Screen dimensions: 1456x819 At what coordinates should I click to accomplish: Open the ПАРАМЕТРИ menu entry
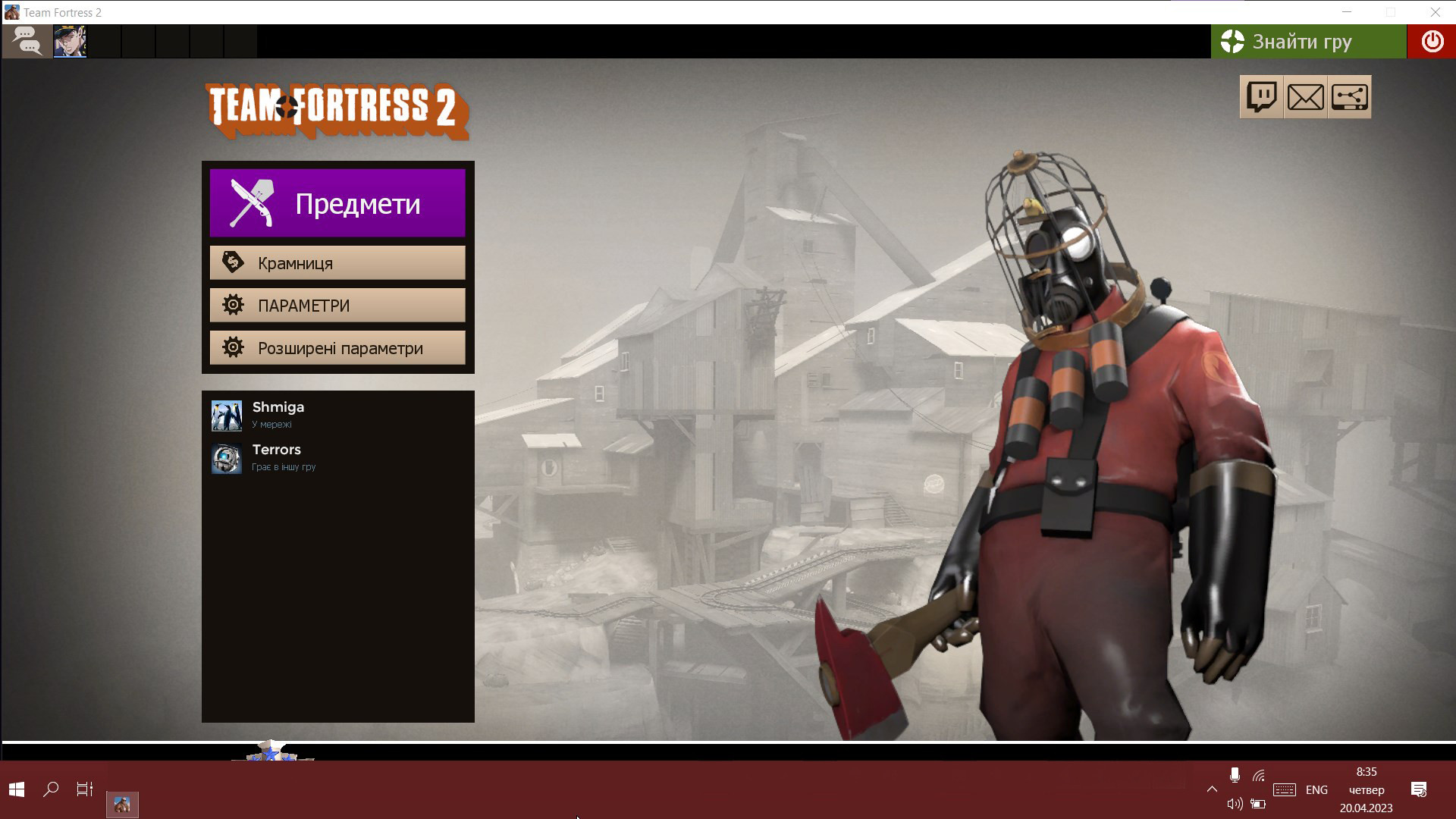pyautogui.click(x=337, y=305)
